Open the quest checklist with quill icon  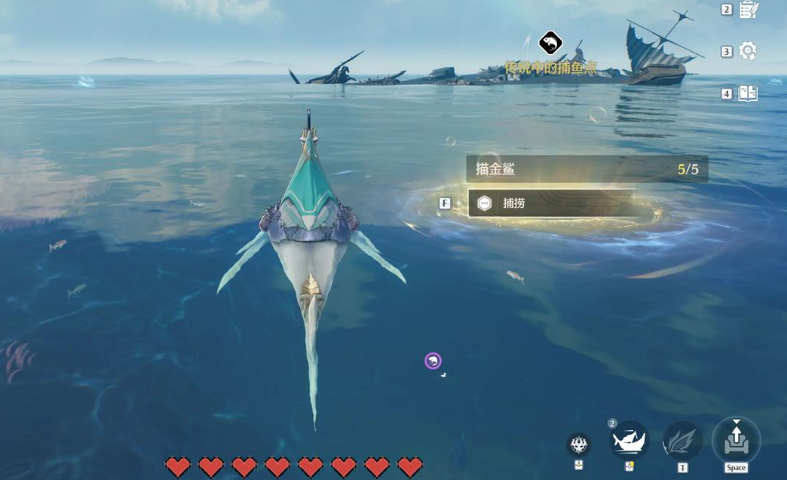click(x=748, y=10)
